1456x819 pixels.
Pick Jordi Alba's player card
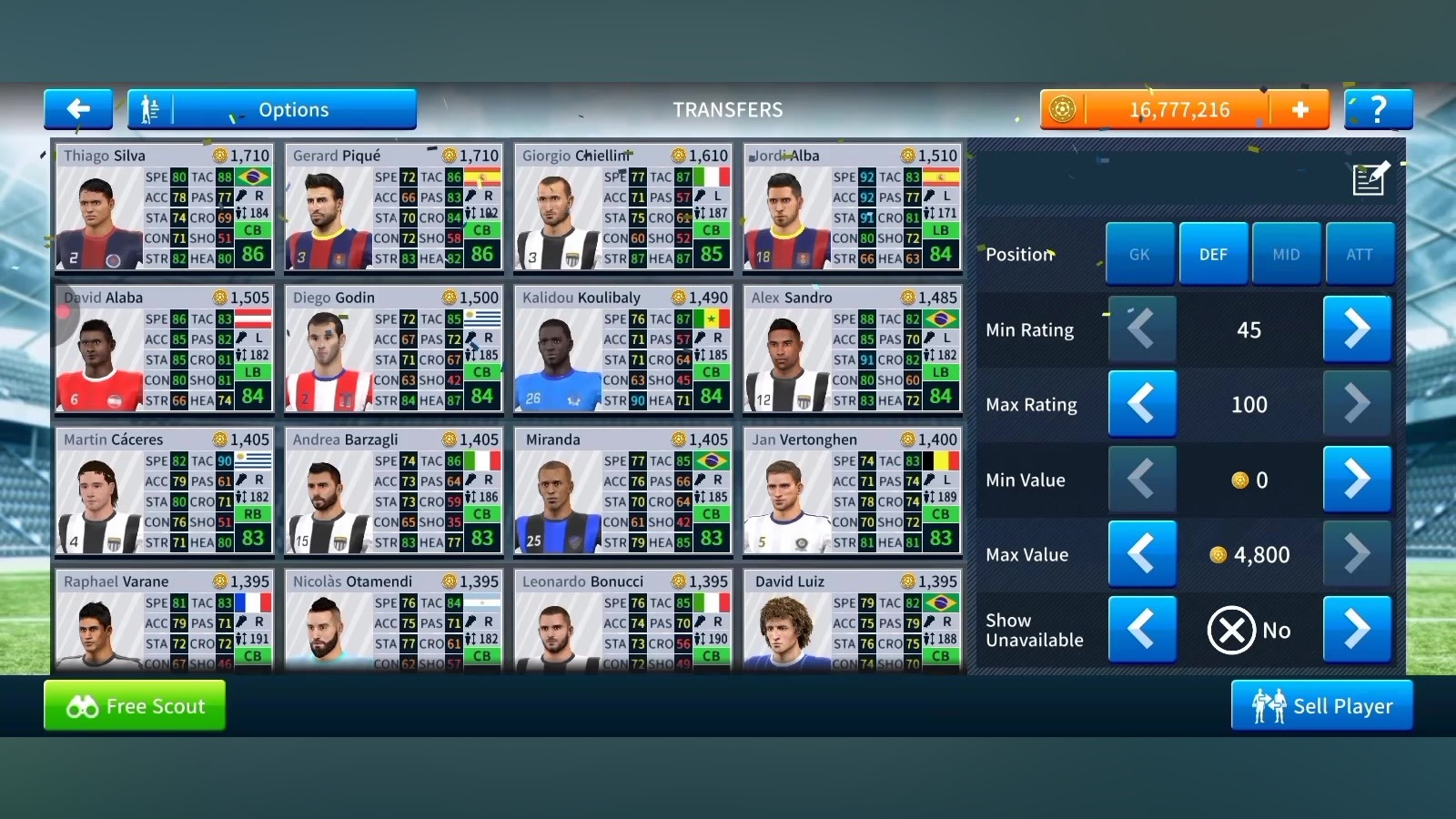coord(852,207)
